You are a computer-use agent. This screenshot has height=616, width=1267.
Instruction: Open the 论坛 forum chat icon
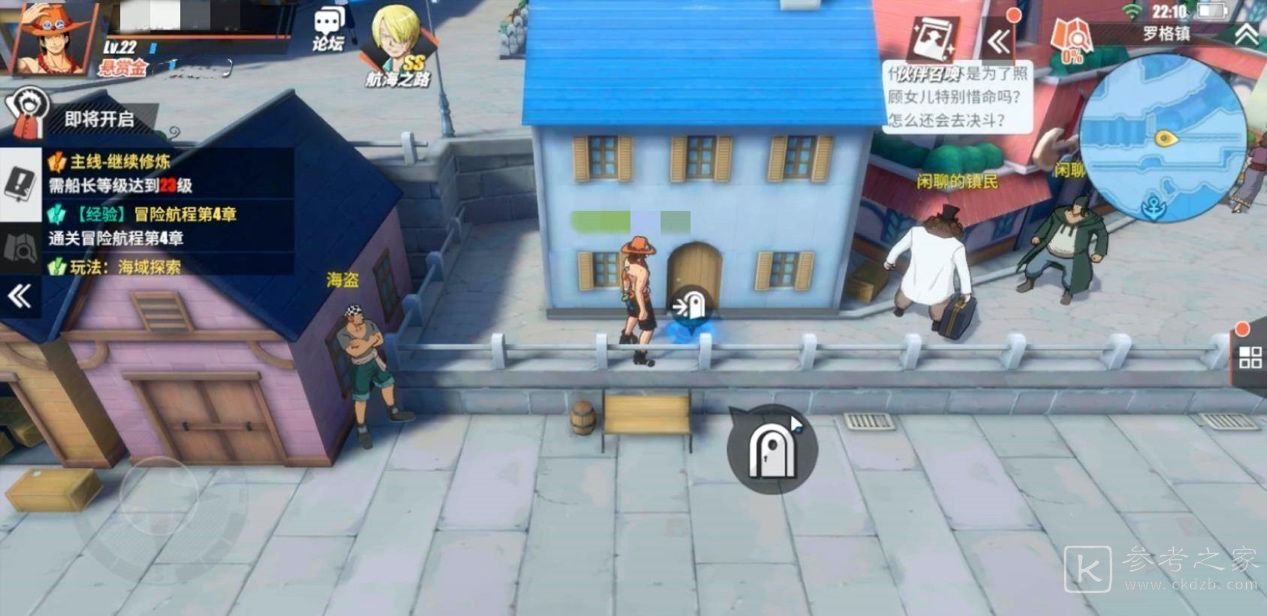(x=328, y=28)
